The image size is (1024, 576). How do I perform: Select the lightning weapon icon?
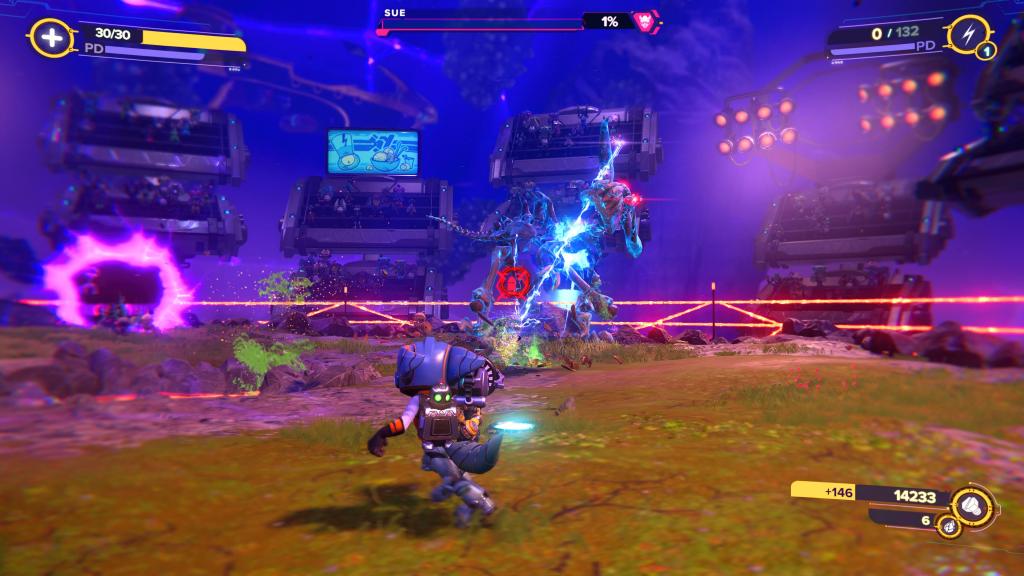point(967,35)
